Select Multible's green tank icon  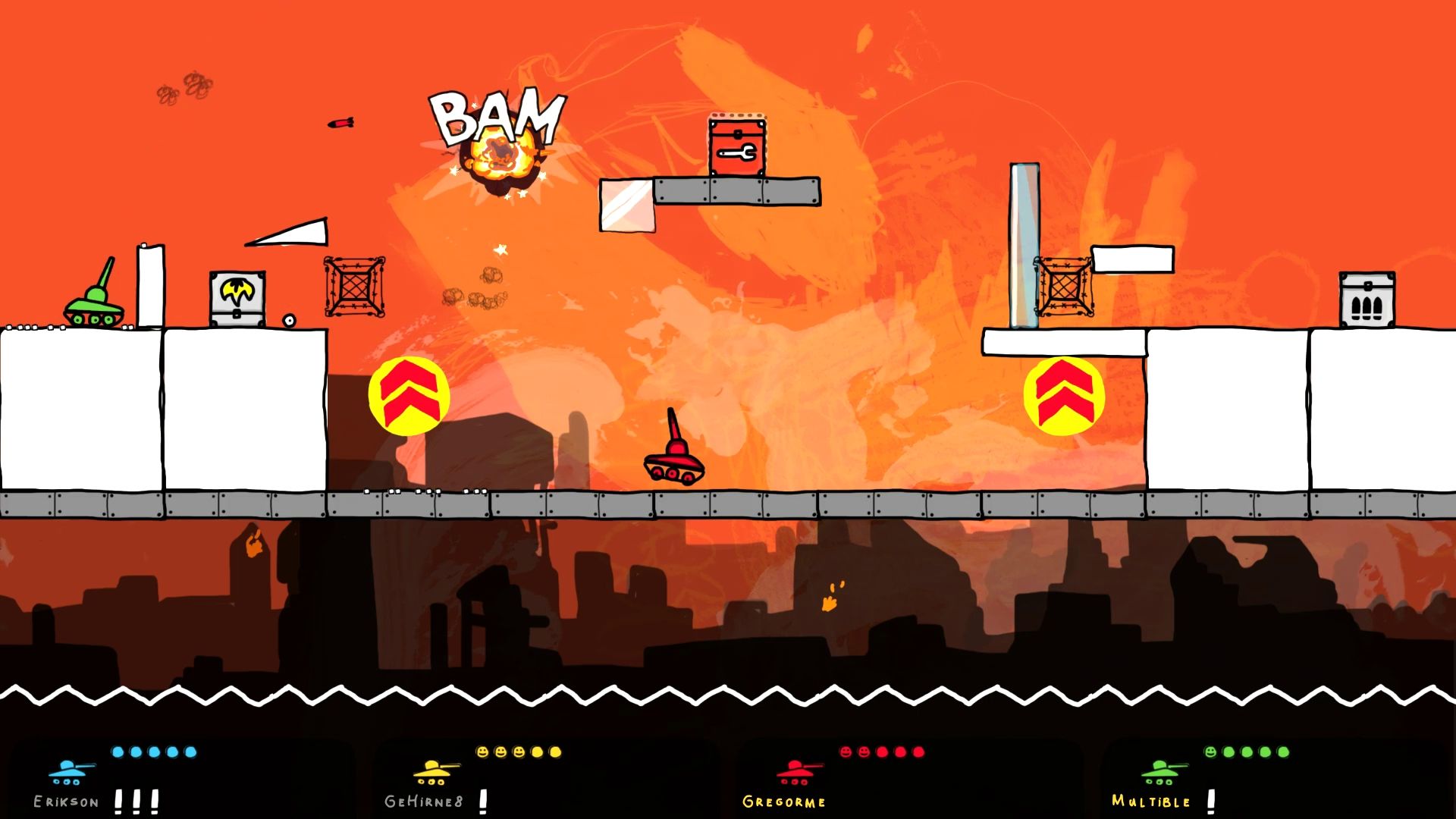pos(1163,772)
